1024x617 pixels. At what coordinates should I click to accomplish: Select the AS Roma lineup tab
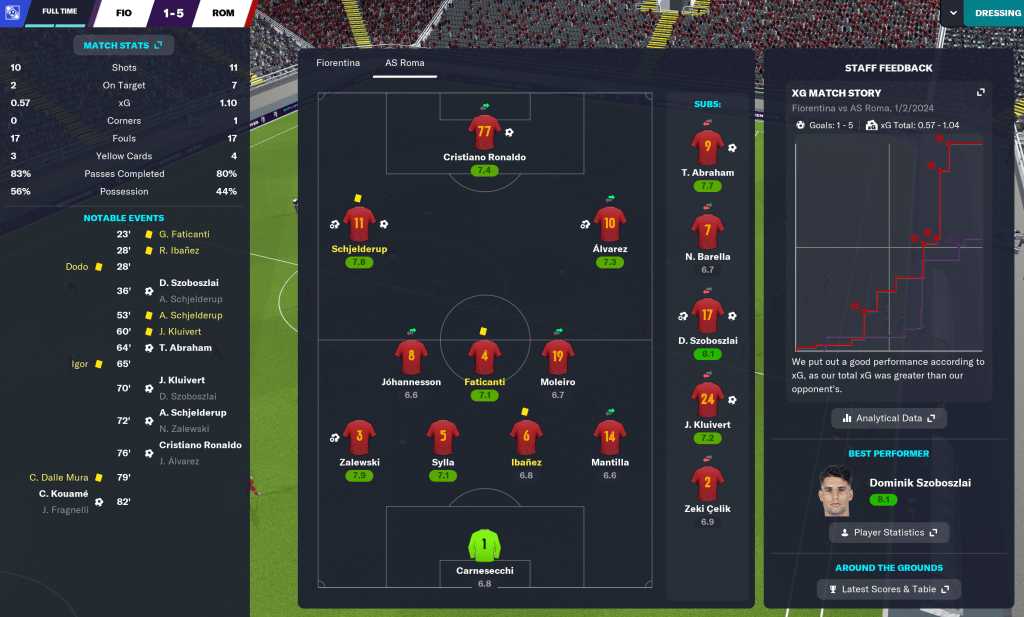[398, 63]
